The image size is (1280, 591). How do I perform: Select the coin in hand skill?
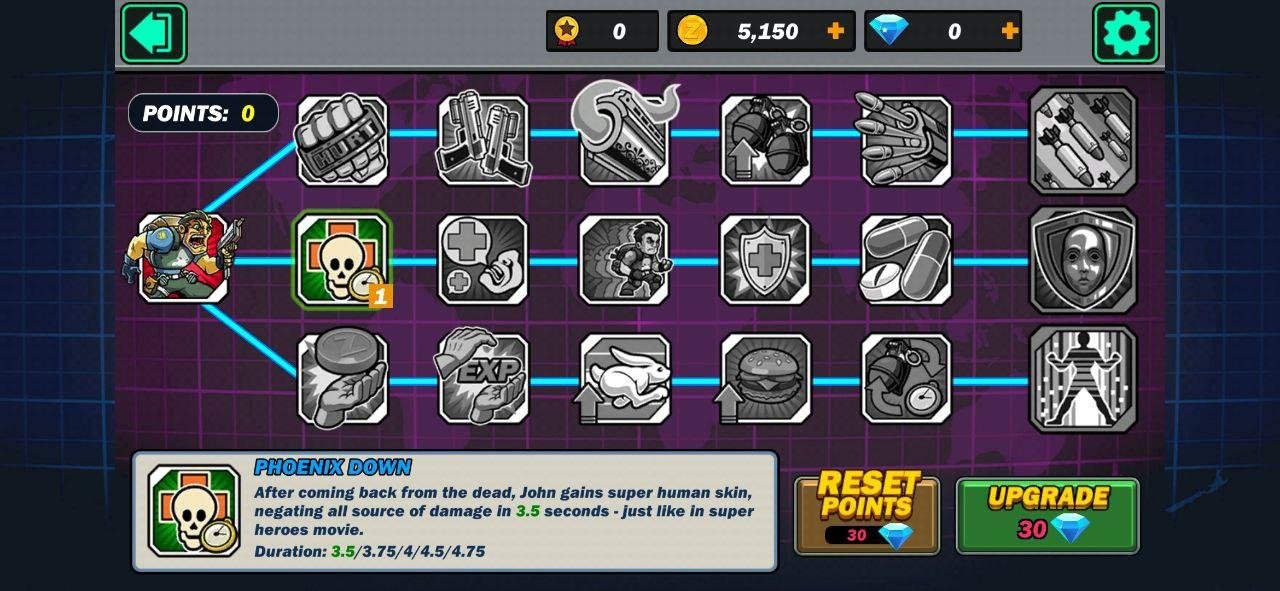click(342, 379)
